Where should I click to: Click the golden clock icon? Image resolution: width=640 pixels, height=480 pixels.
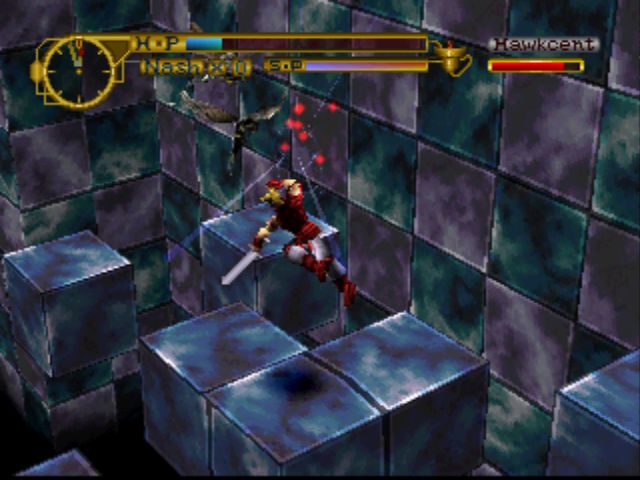tap(76, 72)
